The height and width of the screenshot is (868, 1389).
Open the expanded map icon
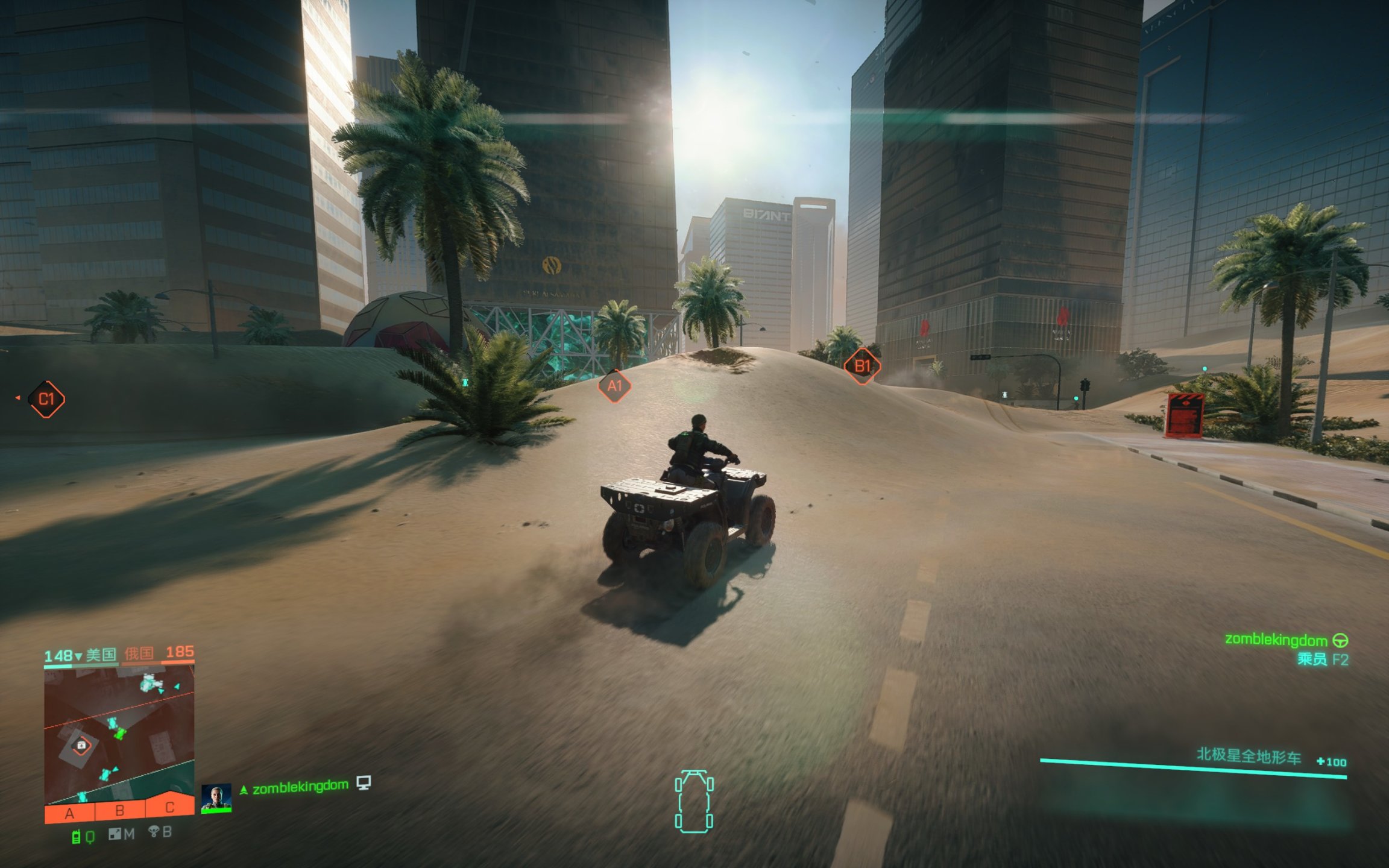pyautogui.click(x=115, y=834)
